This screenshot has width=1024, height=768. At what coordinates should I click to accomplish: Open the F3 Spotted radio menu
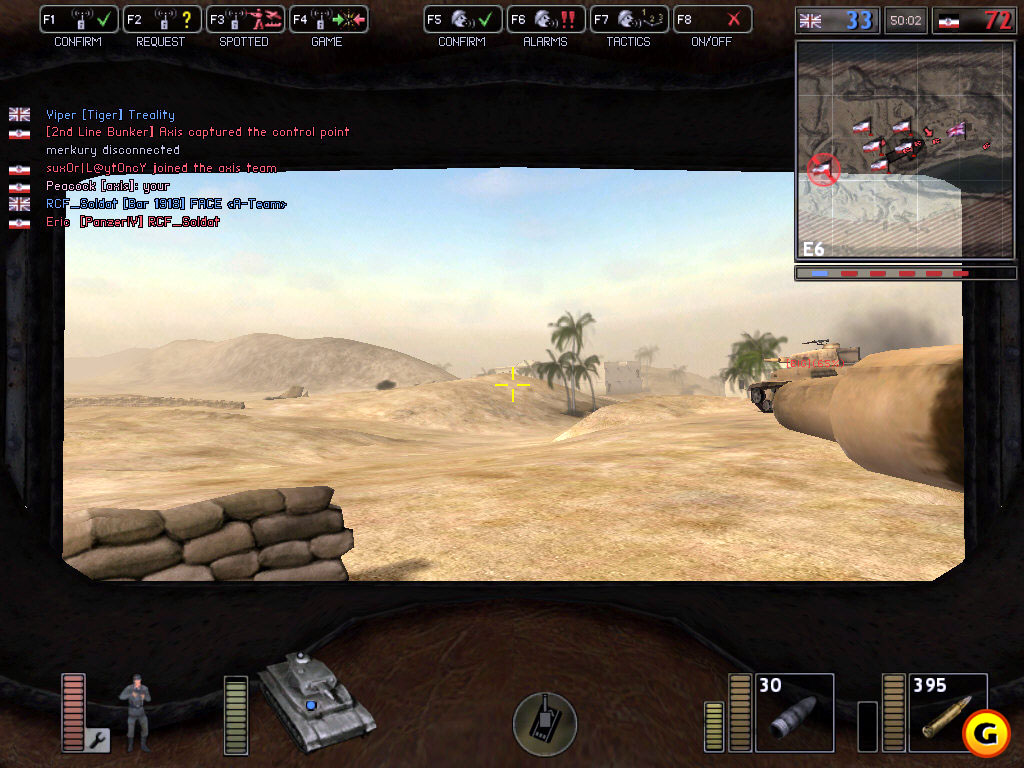[244, 19]
